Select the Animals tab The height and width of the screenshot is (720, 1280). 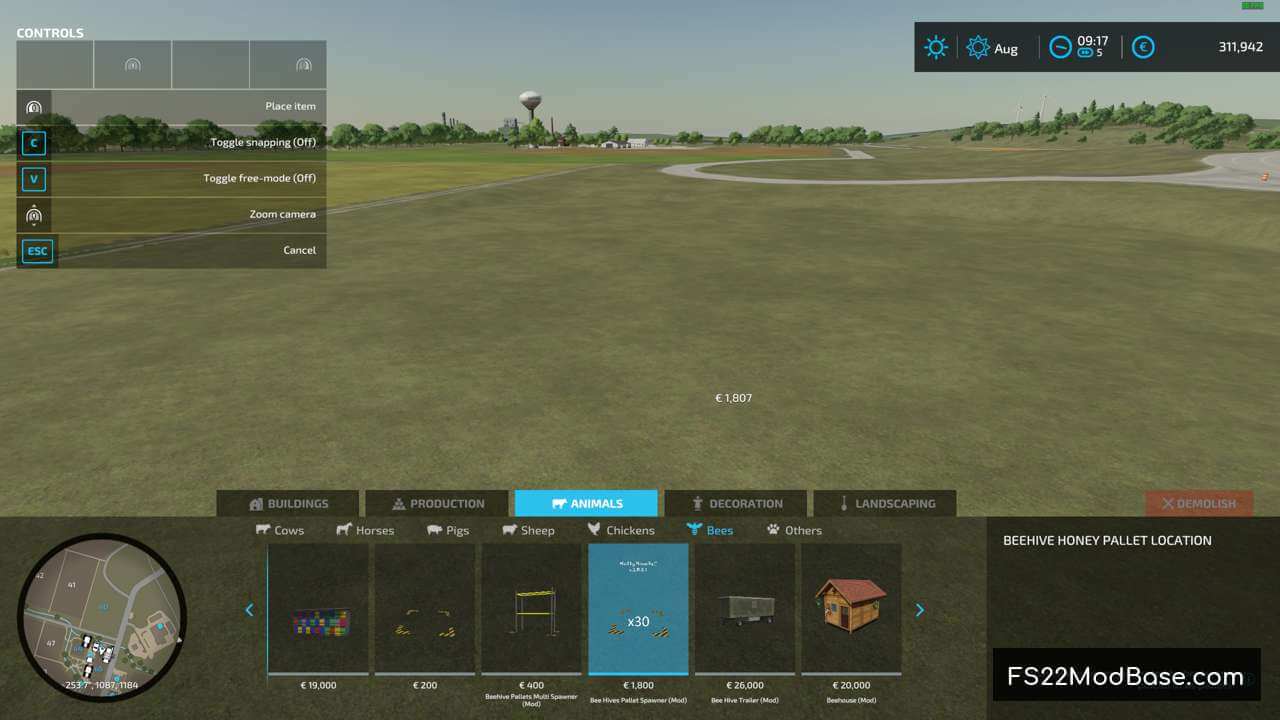coord(586,504)
